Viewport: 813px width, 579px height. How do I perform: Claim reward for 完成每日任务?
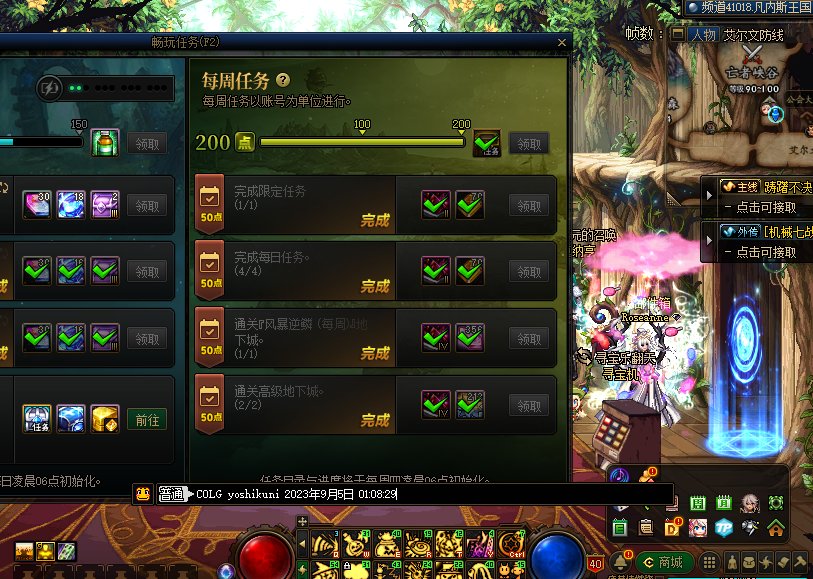point(529,271)
